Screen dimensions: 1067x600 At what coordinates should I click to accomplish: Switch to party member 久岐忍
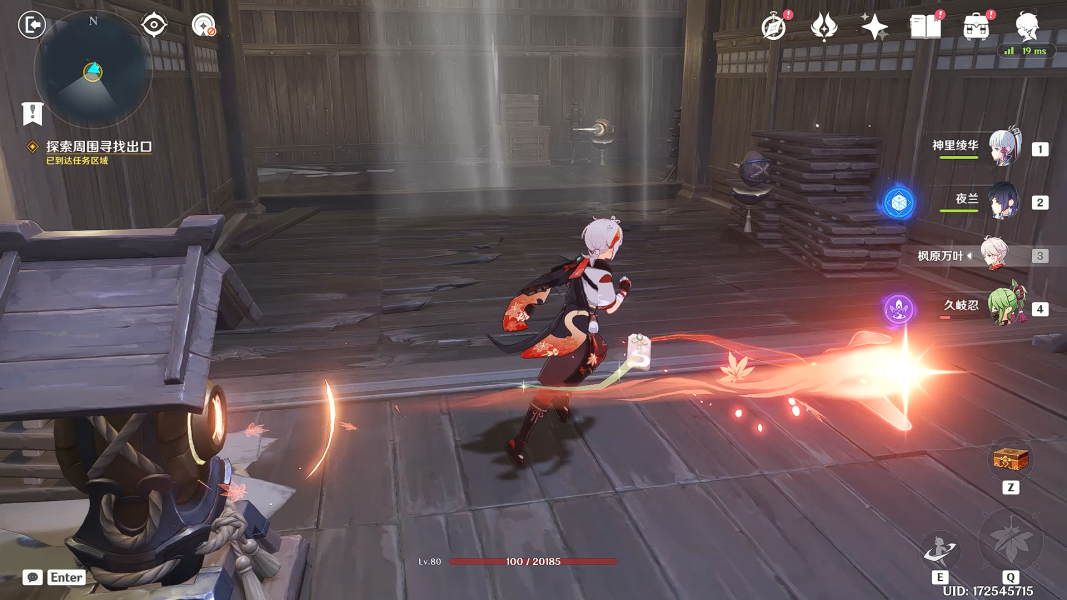(1003, 307)
